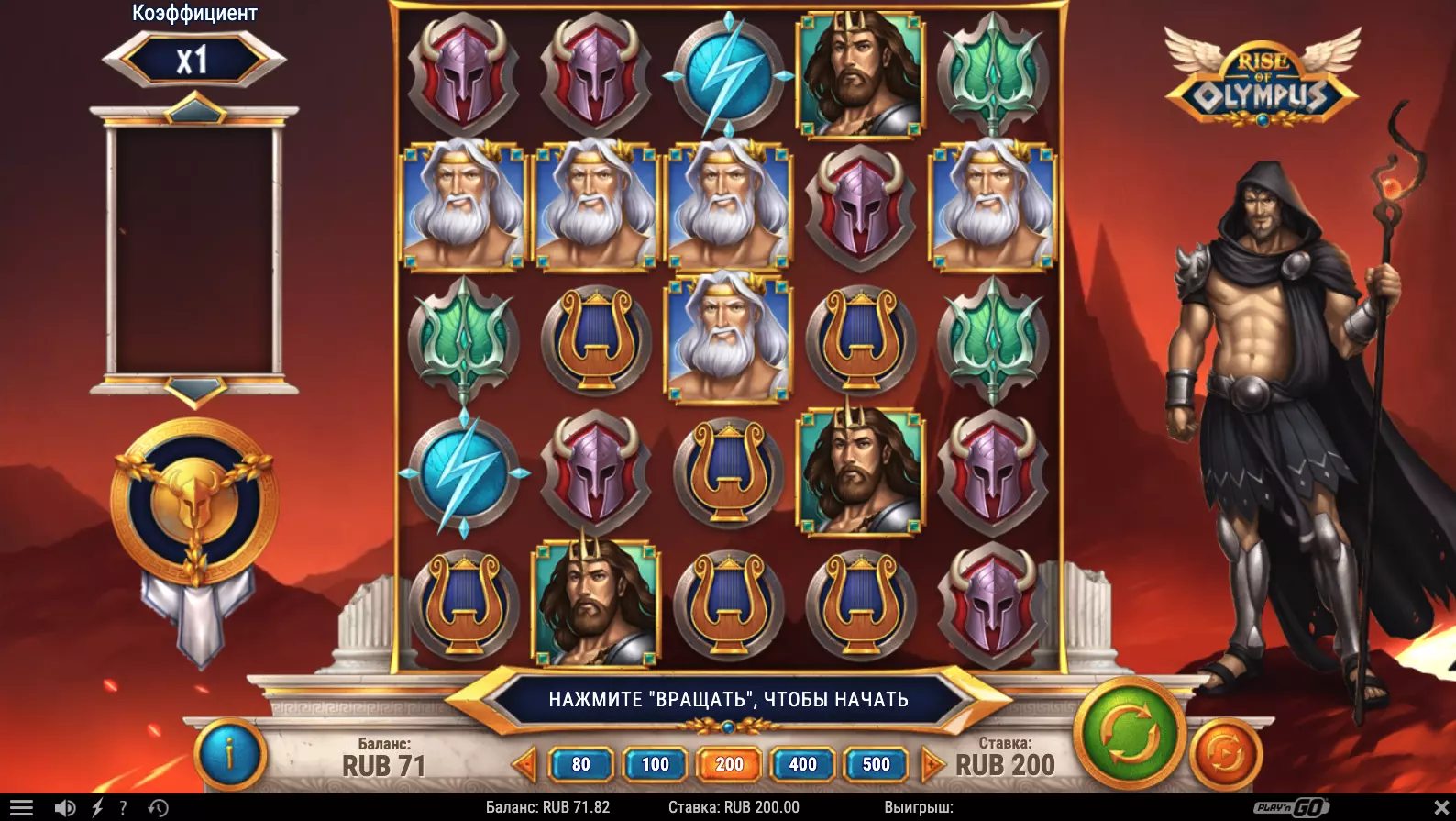Spin the reels with the green button

click(x=1130, y=735)
